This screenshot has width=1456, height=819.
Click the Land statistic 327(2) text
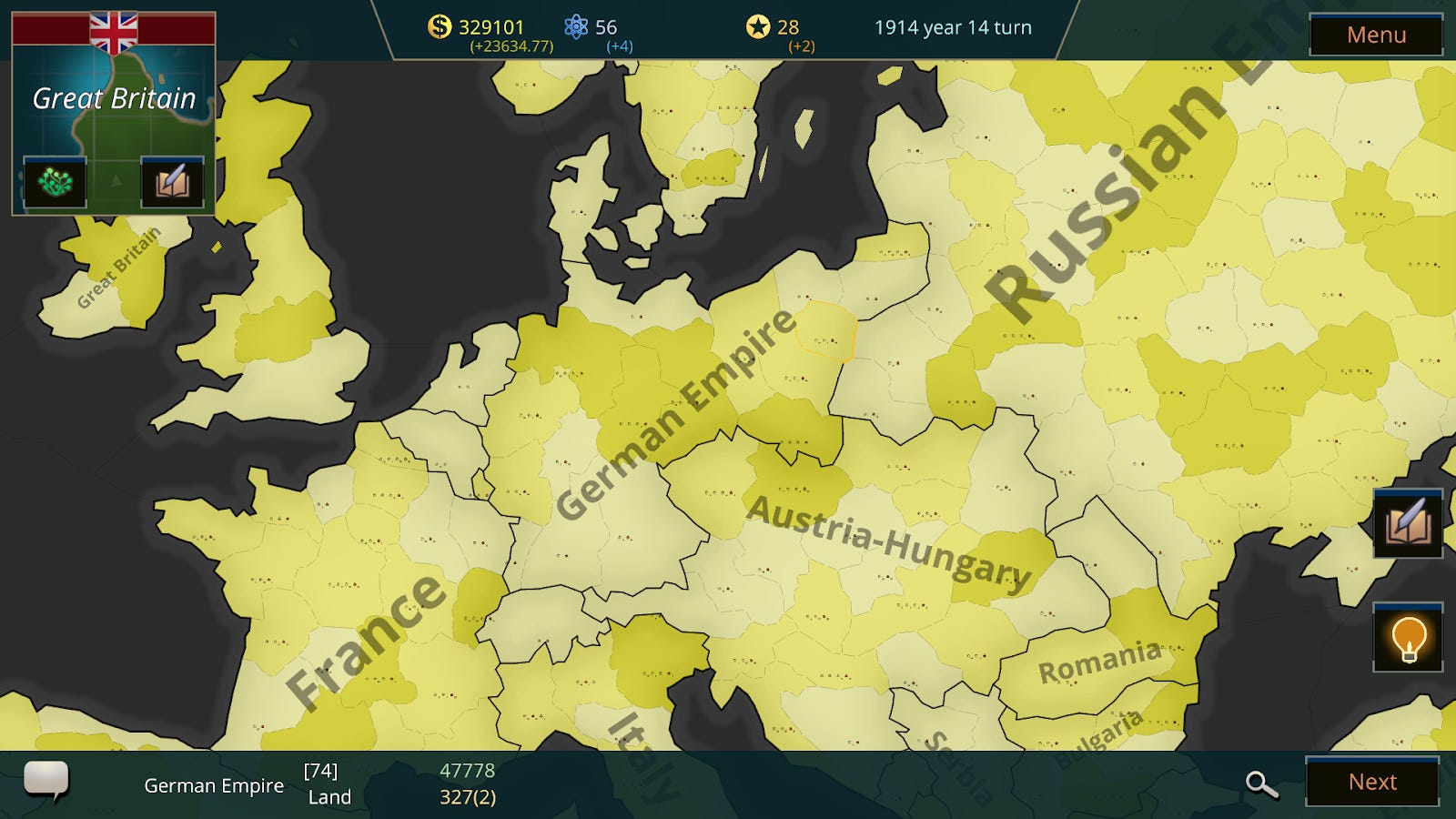click(469, 796)
